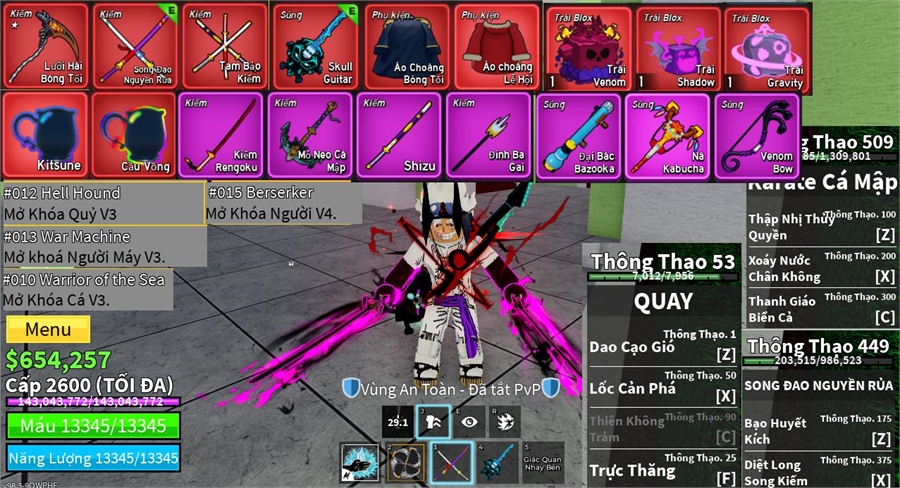Equip the Kiếm Rengoku sword
This screenshot has width=900, height=488.
(222, 135)
